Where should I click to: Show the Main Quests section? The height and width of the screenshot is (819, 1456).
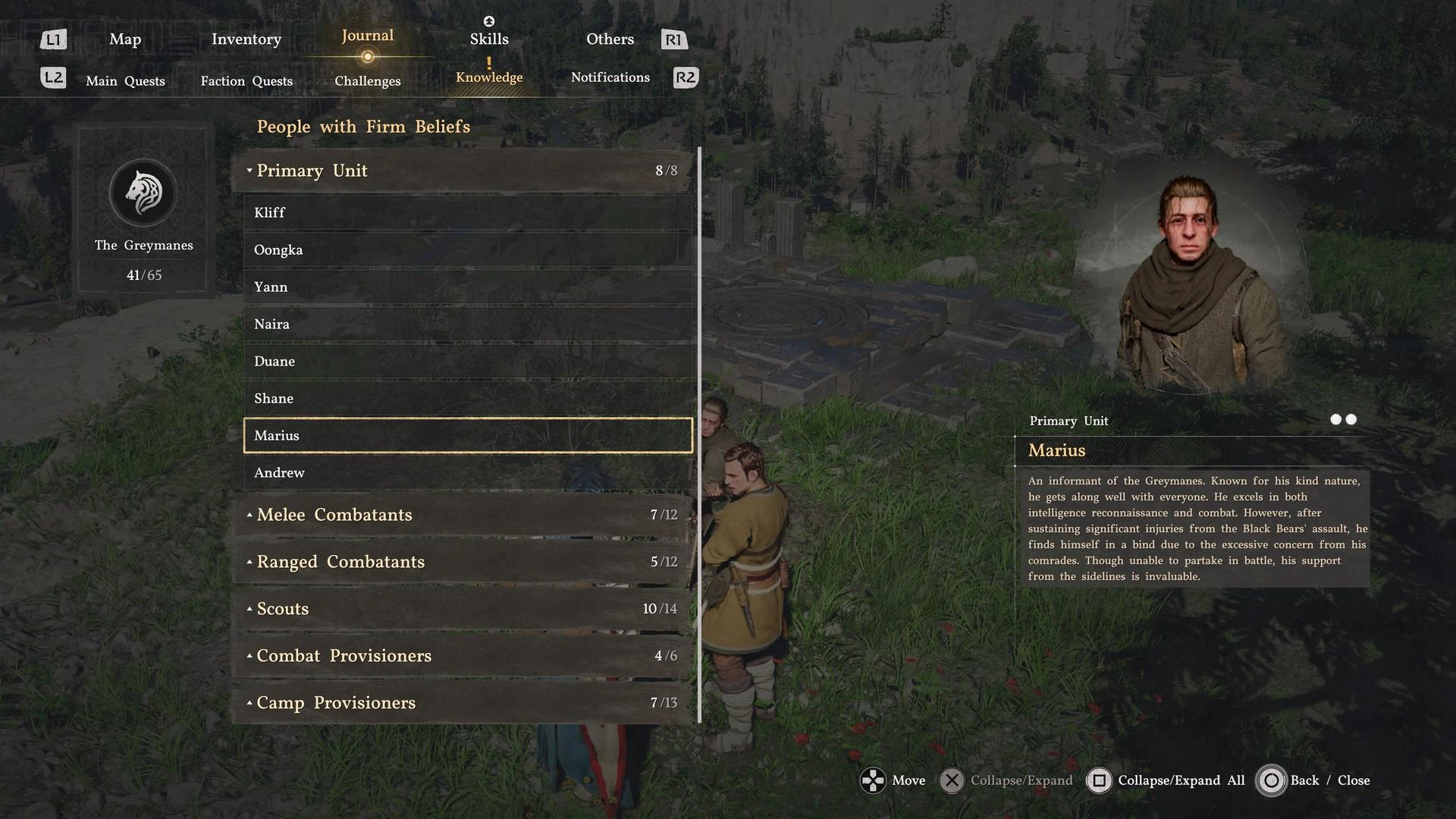coord(125,81)
